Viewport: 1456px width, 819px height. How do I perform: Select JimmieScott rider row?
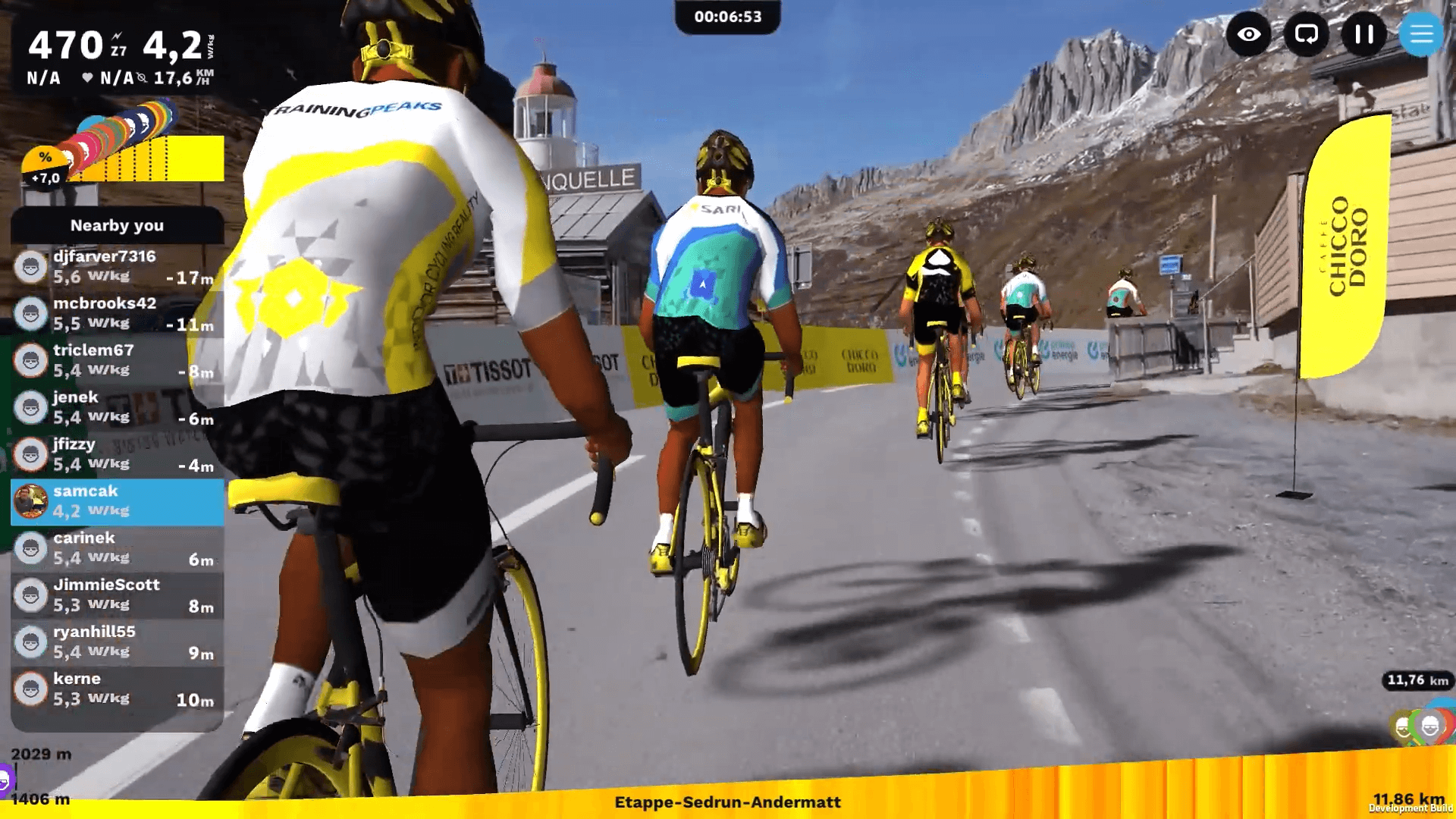point(118,596)
